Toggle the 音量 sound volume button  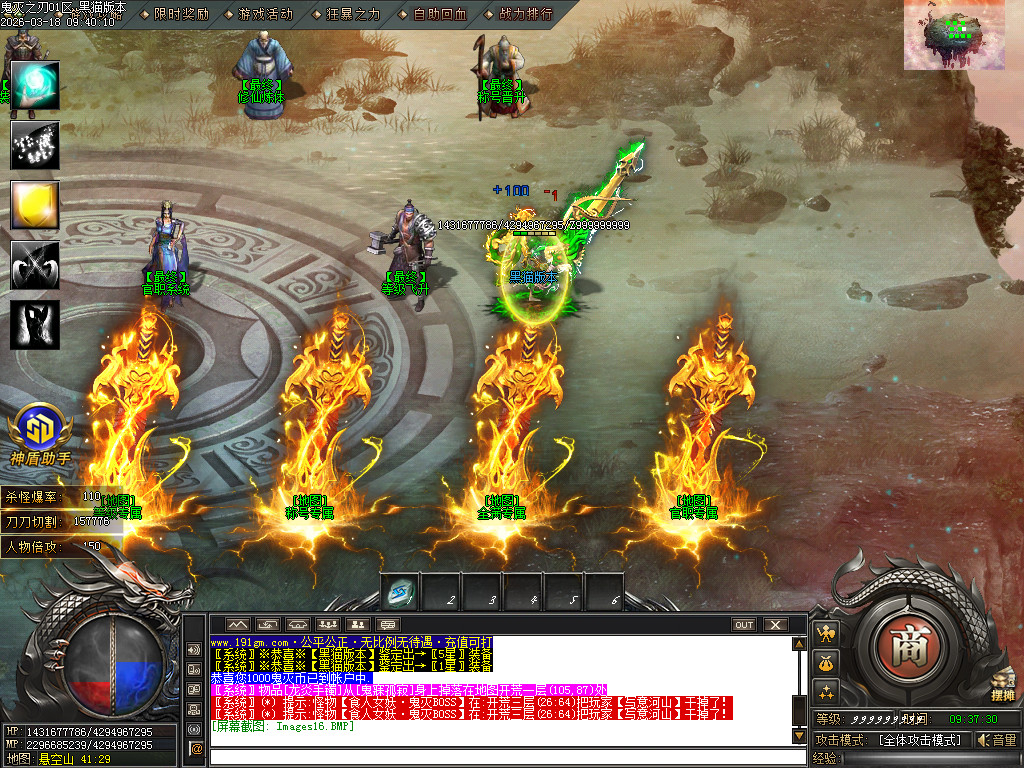[996, 740]
